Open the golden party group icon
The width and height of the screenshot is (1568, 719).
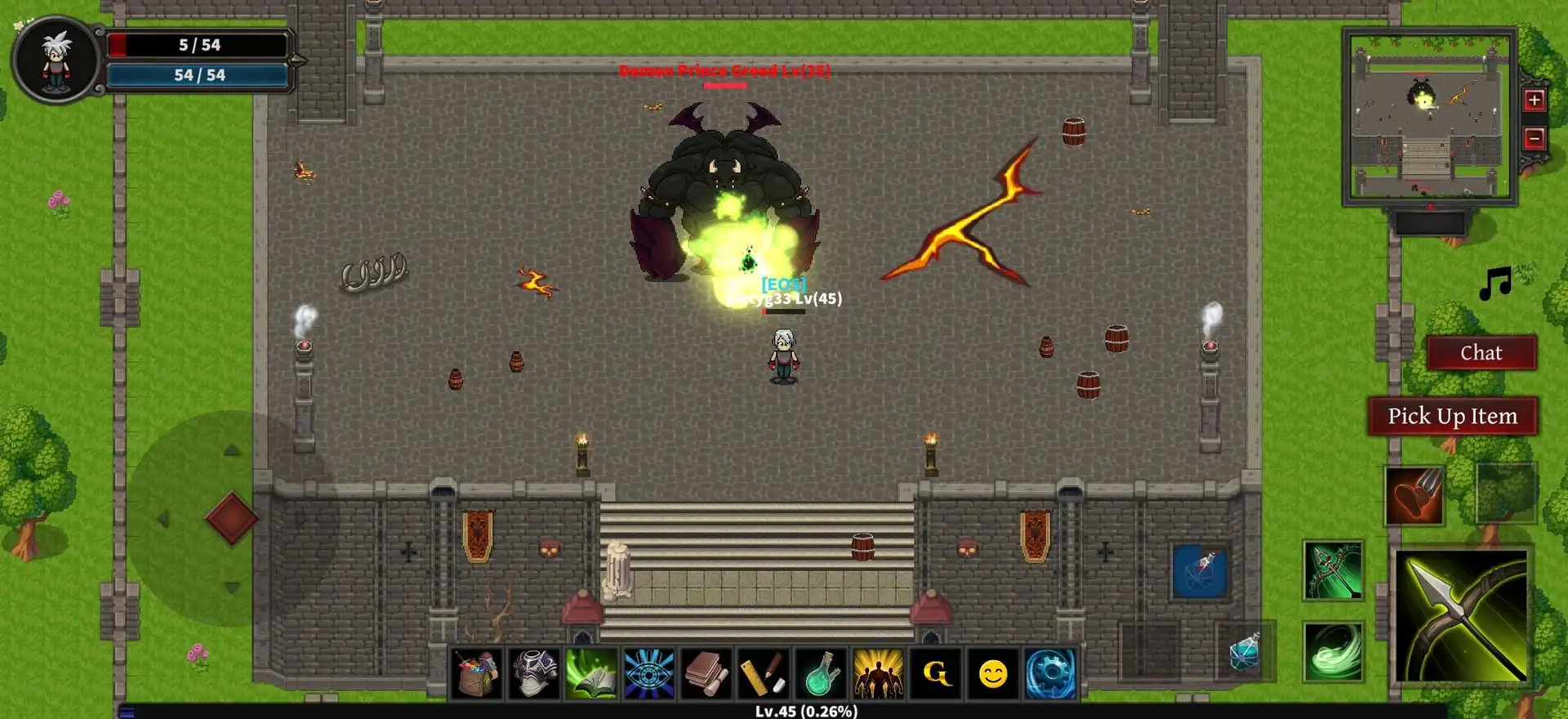click(x=878, y=674)
